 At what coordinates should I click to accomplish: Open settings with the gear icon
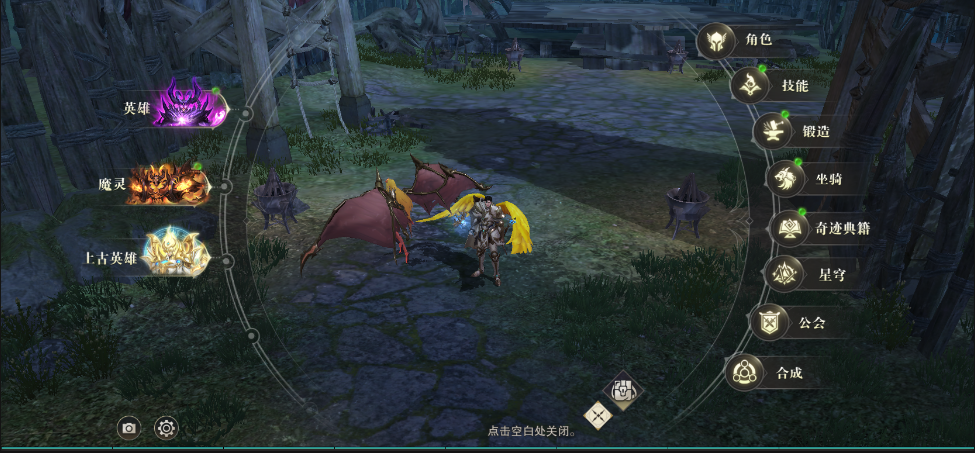pyautogui.click(x=166, y=429)
